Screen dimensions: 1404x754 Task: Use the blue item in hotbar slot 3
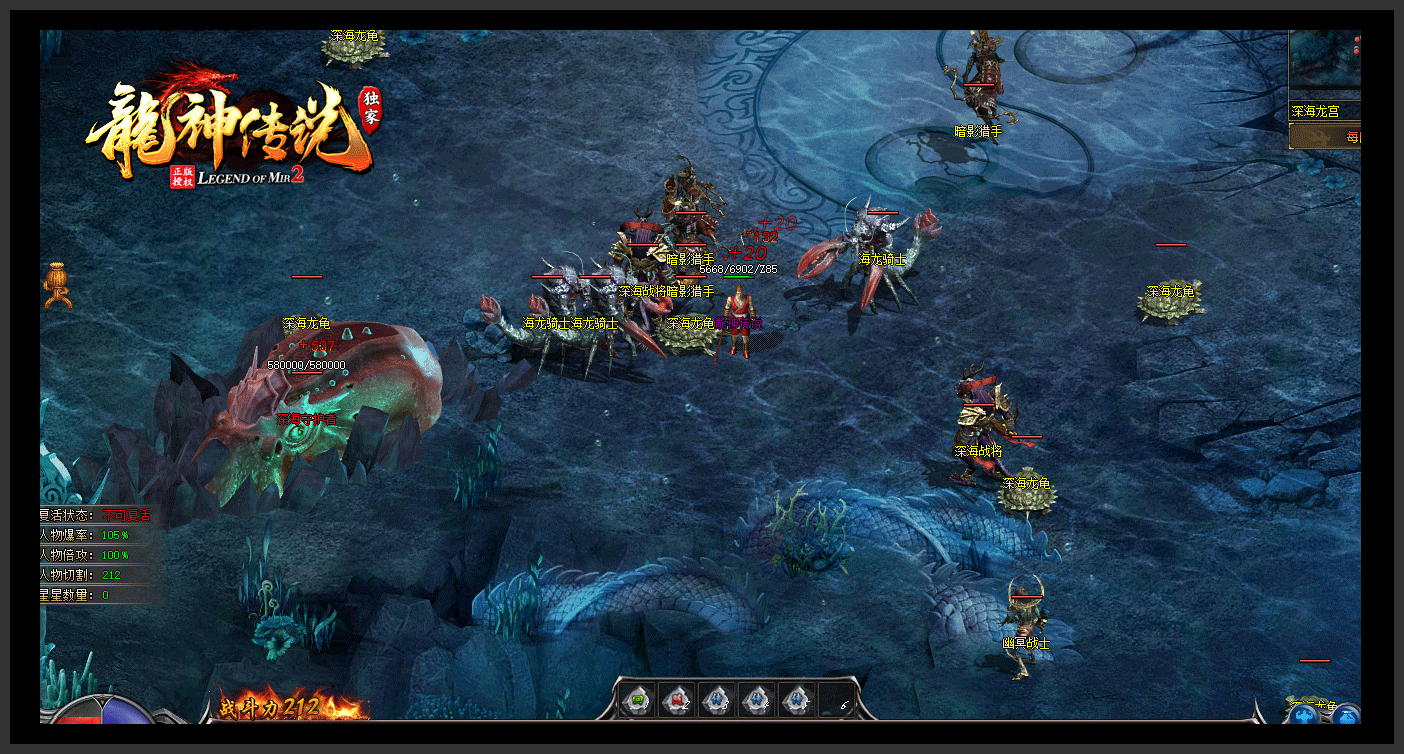[716, 699]
